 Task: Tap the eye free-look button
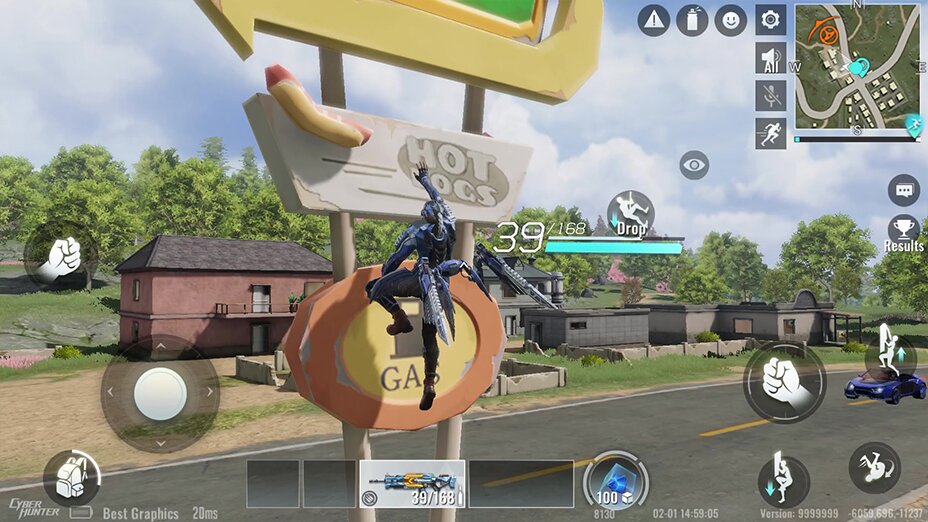[694, 165]
